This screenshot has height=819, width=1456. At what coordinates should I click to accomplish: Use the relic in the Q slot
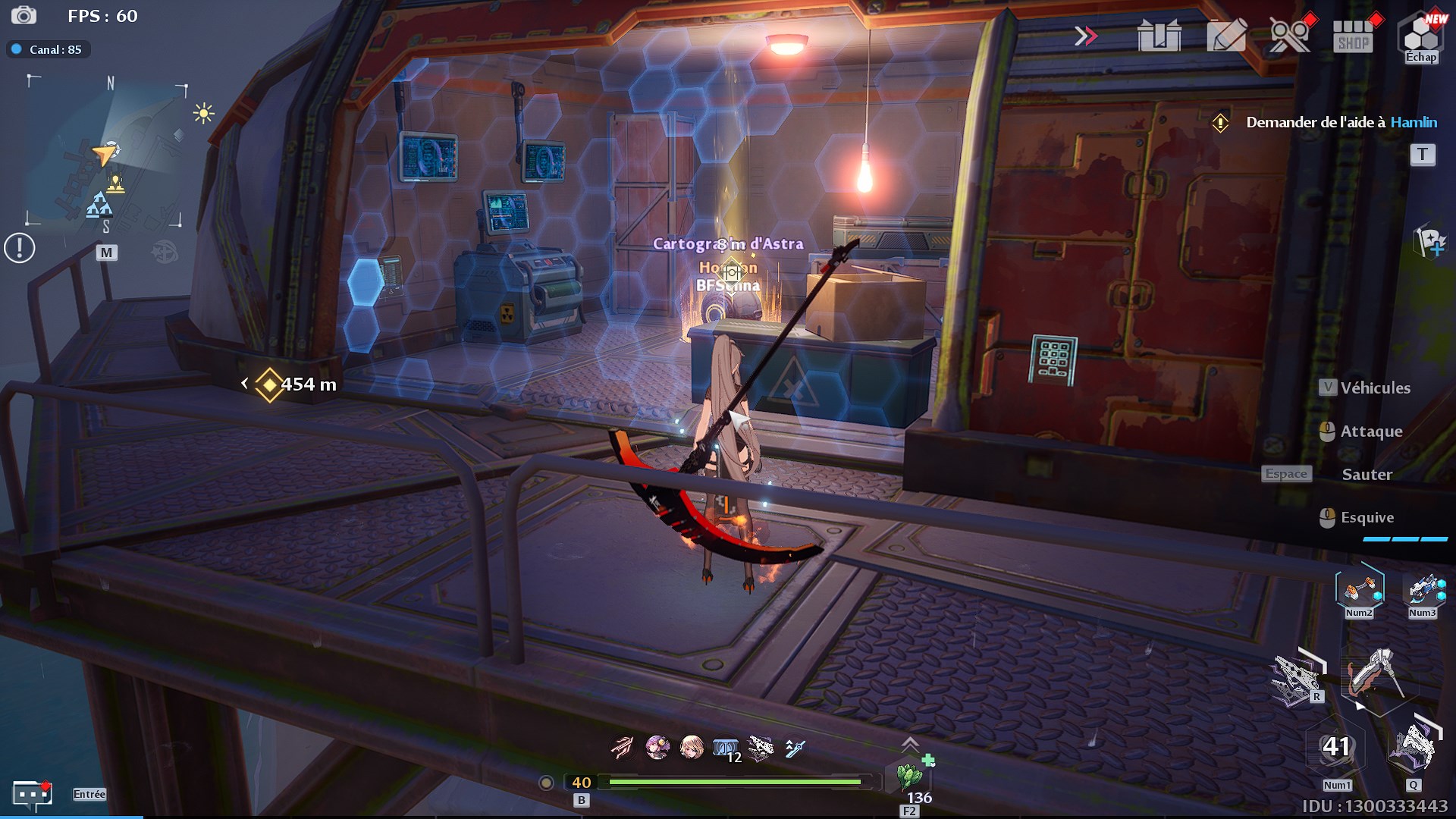point(1412,747)
